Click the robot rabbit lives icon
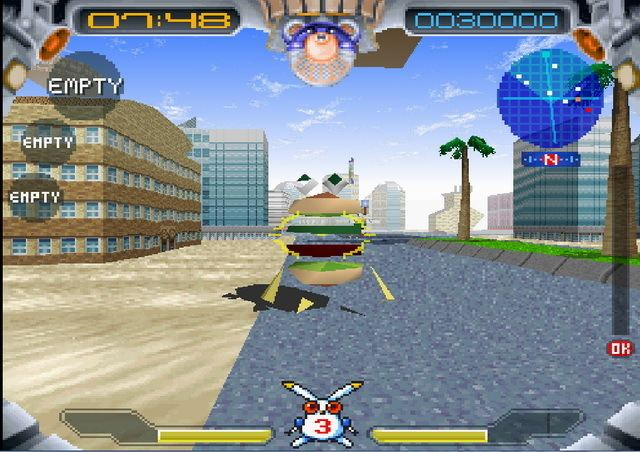The width and height of the screenshot is (640, 452). (x=320, y=412)
